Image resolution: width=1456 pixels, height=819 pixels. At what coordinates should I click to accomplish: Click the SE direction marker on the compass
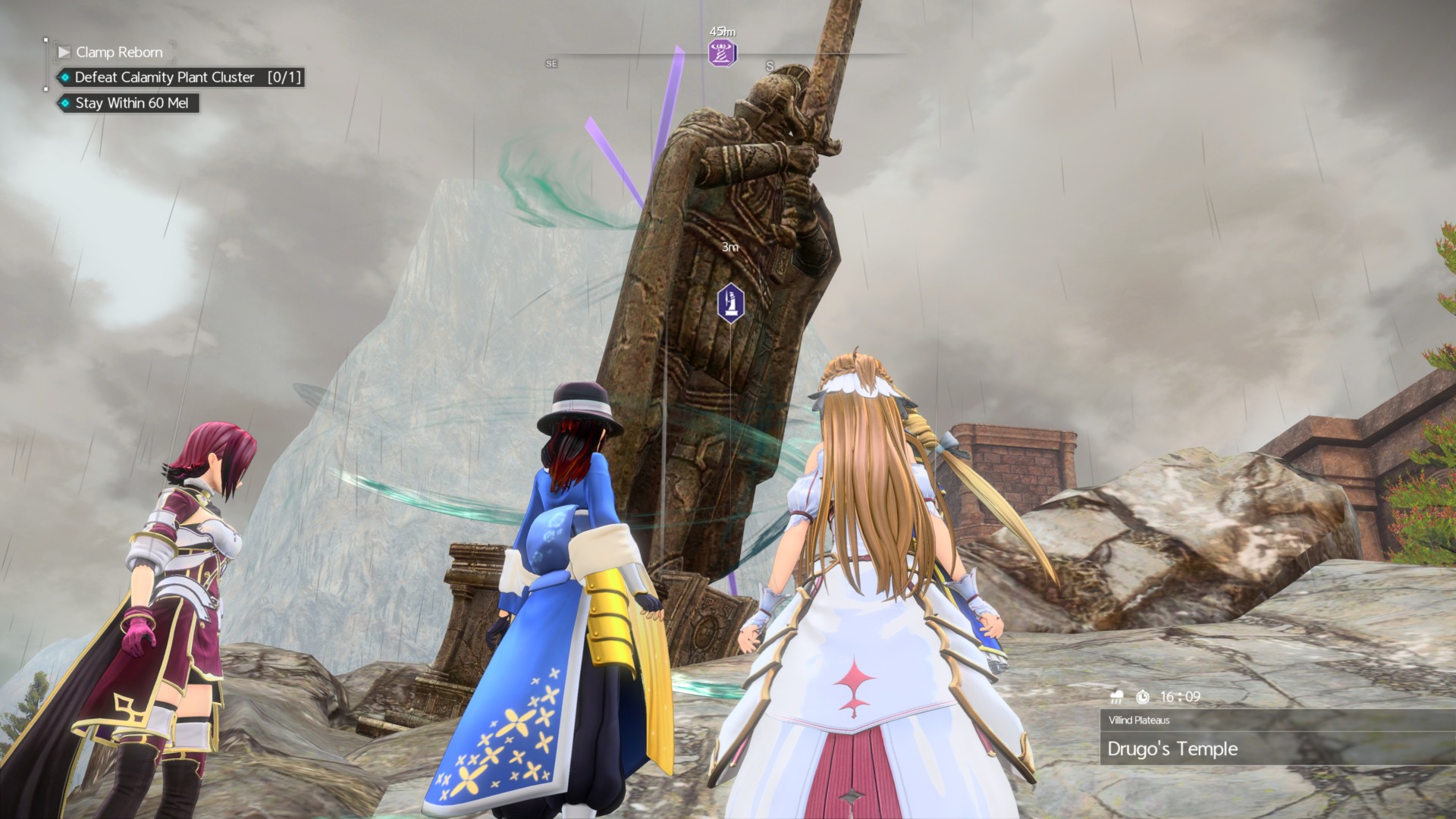(551, 64)
